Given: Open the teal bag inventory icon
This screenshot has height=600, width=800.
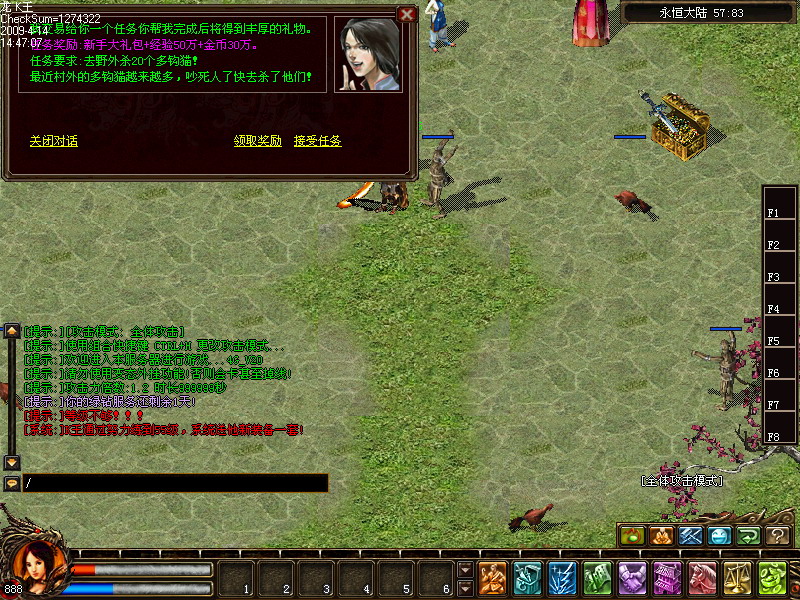Looking at the screenshot, I should (x=528, y=578).
